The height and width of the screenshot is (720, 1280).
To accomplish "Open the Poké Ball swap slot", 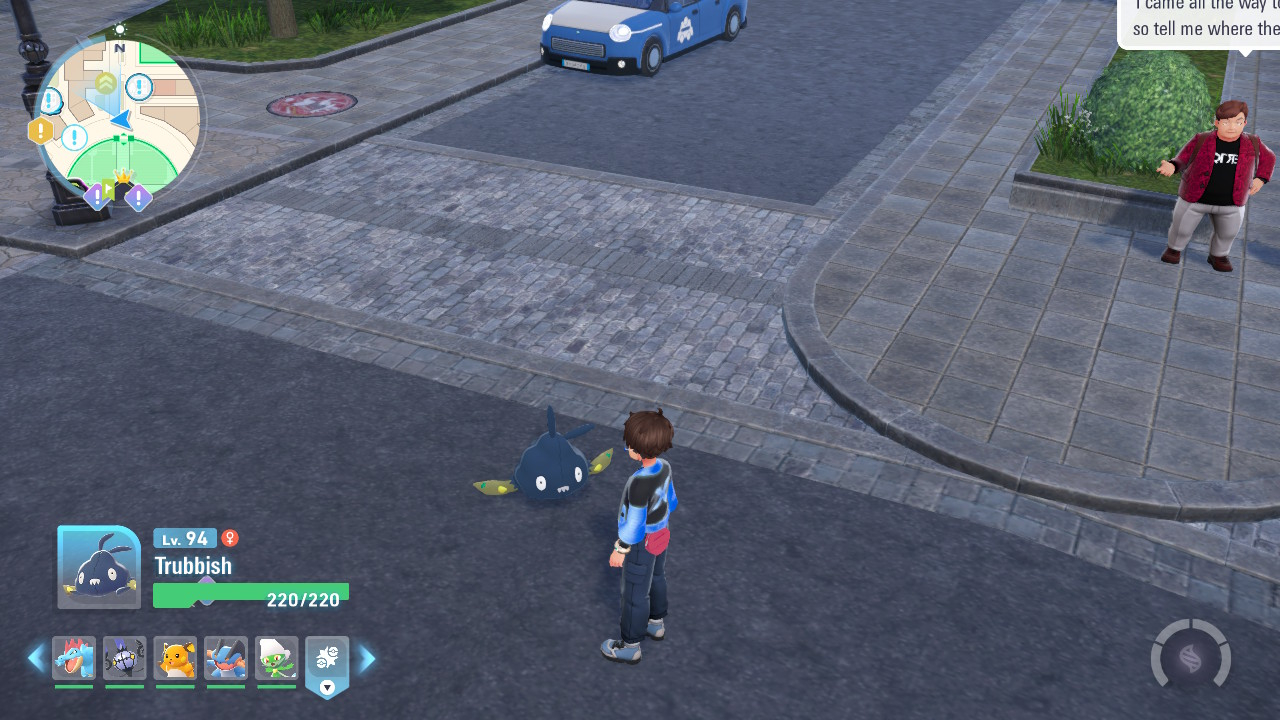I will (327, 660).
